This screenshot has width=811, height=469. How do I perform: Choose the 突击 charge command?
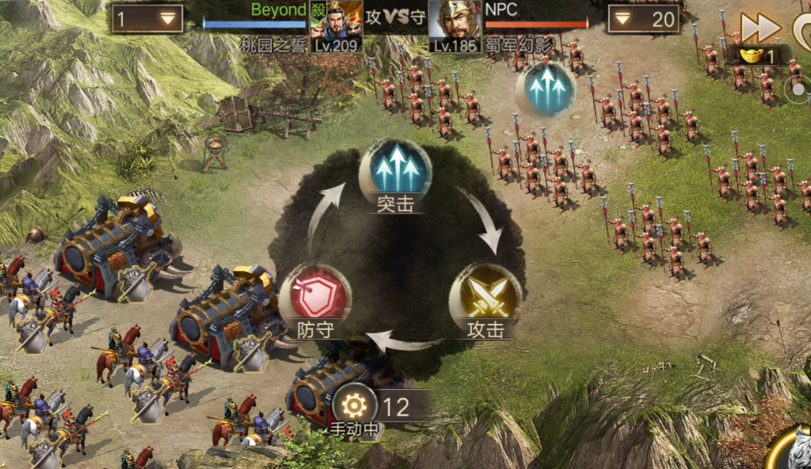(x=395, y=169)
